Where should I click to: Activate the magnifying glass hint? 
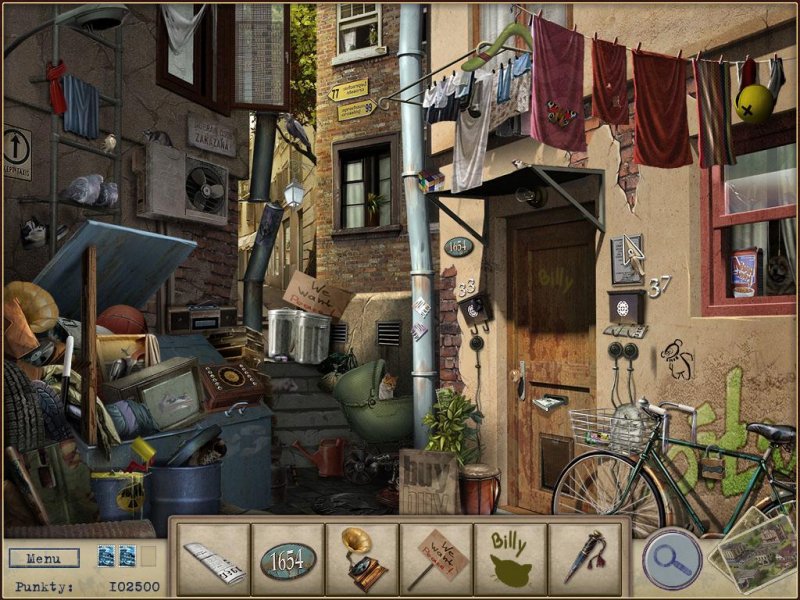coord(672,556)
